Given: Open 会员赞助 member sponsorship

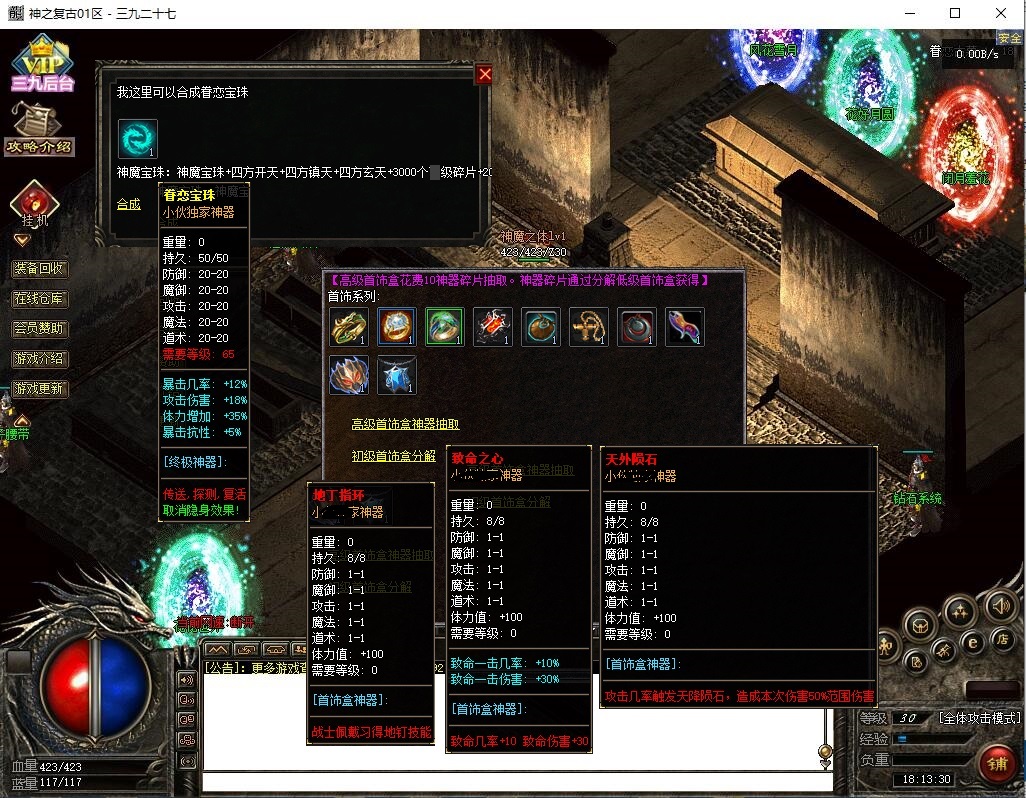Looking at the screenshot, I should [40, 328].
